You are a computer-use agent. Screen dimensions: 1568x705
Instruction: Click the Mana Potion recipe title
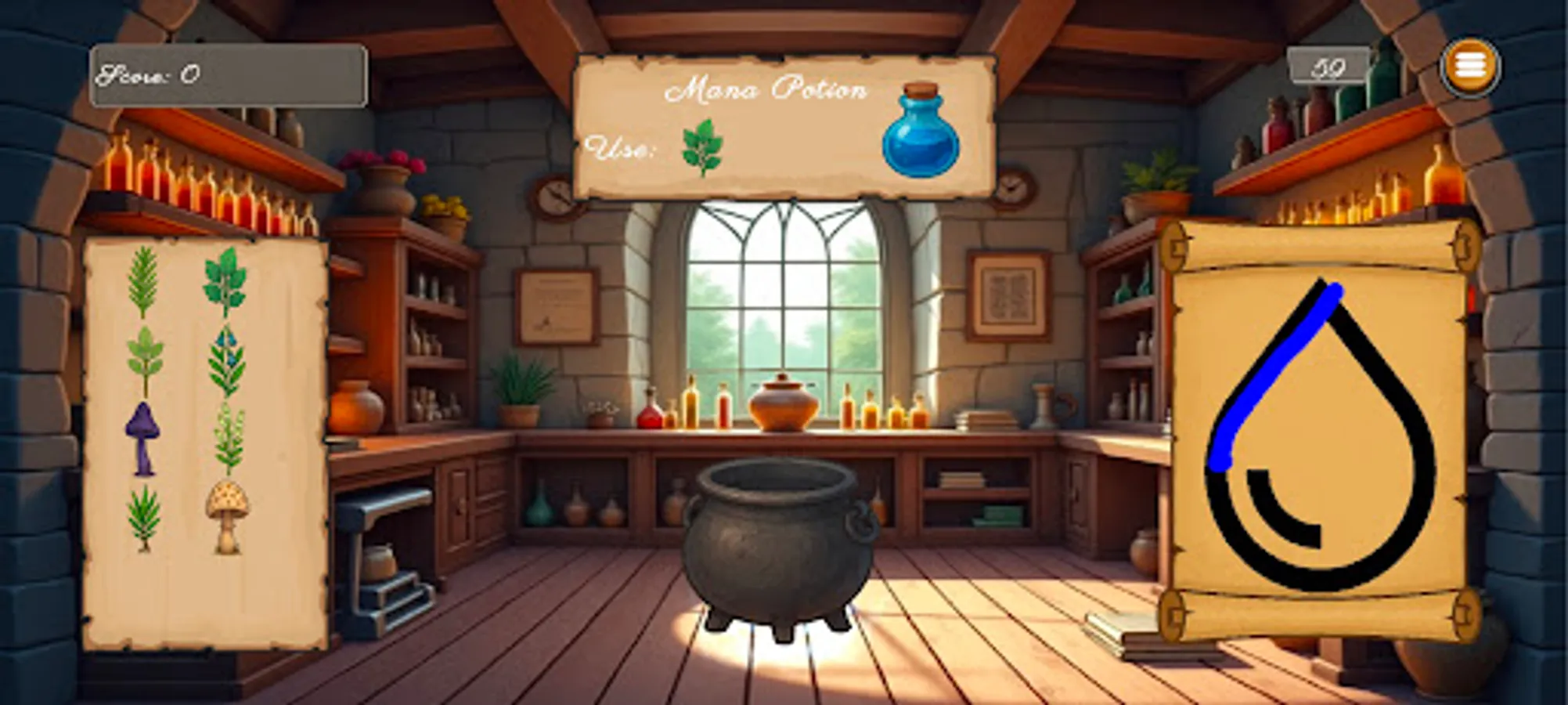point(771,90)
